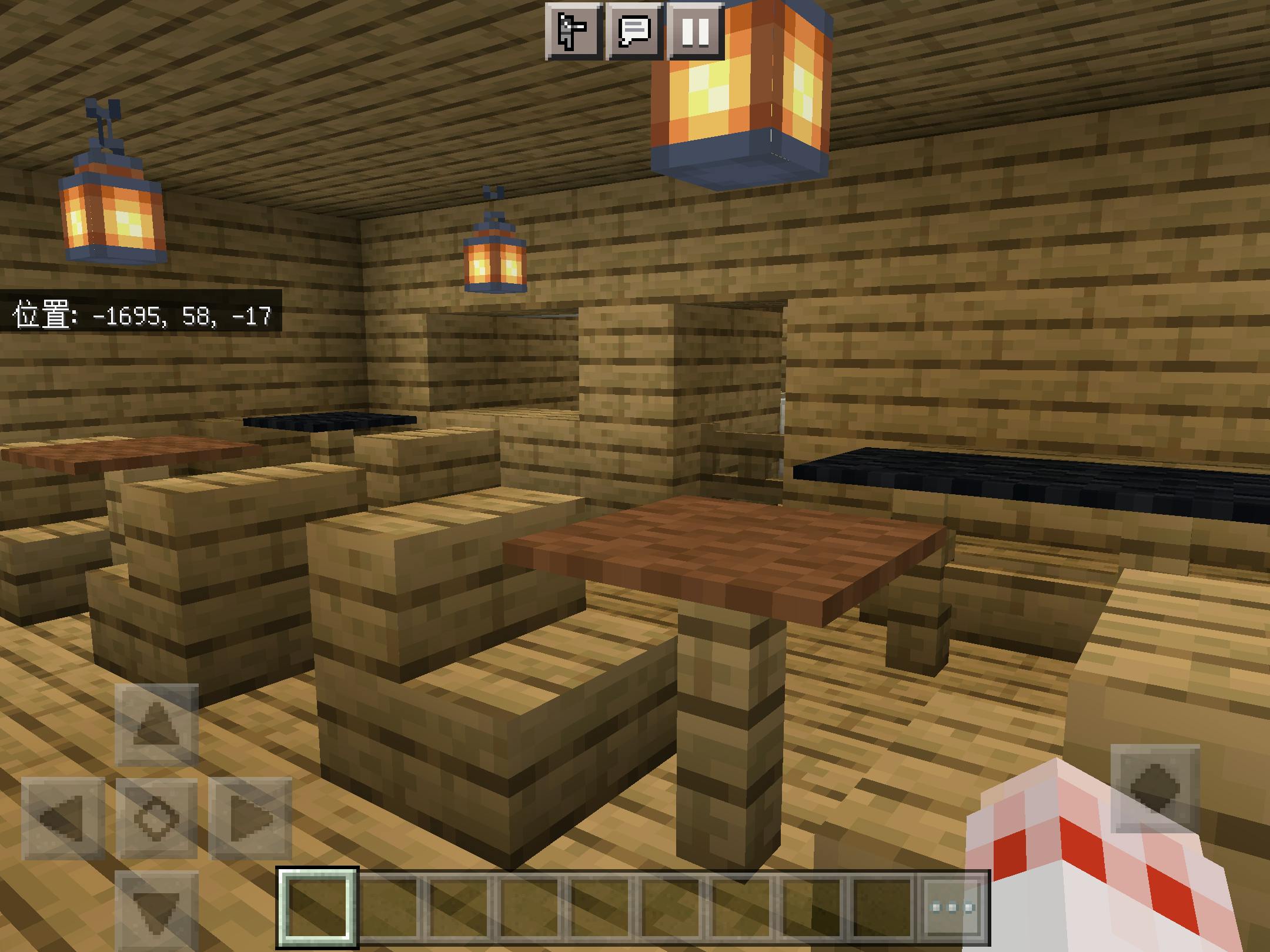Tap the jump button

pos(1155,788)
